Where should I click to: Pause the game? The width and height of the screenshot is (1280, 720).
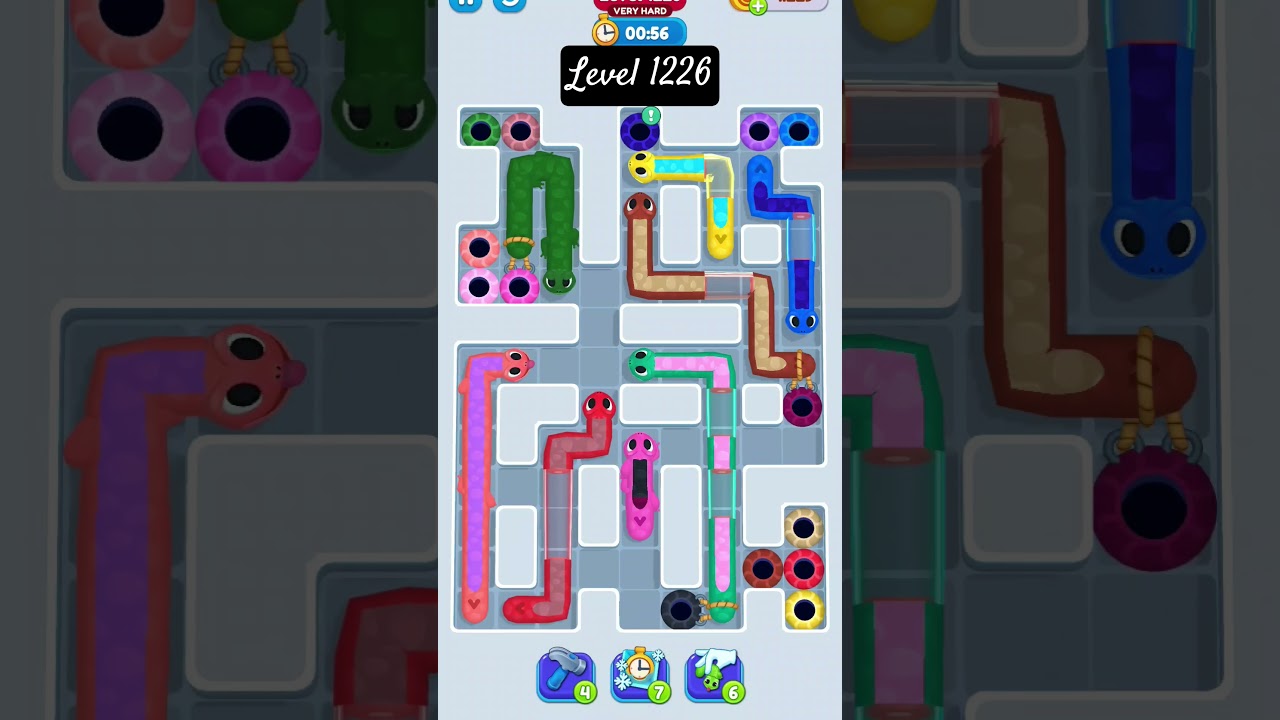click(x=465, y=4)
